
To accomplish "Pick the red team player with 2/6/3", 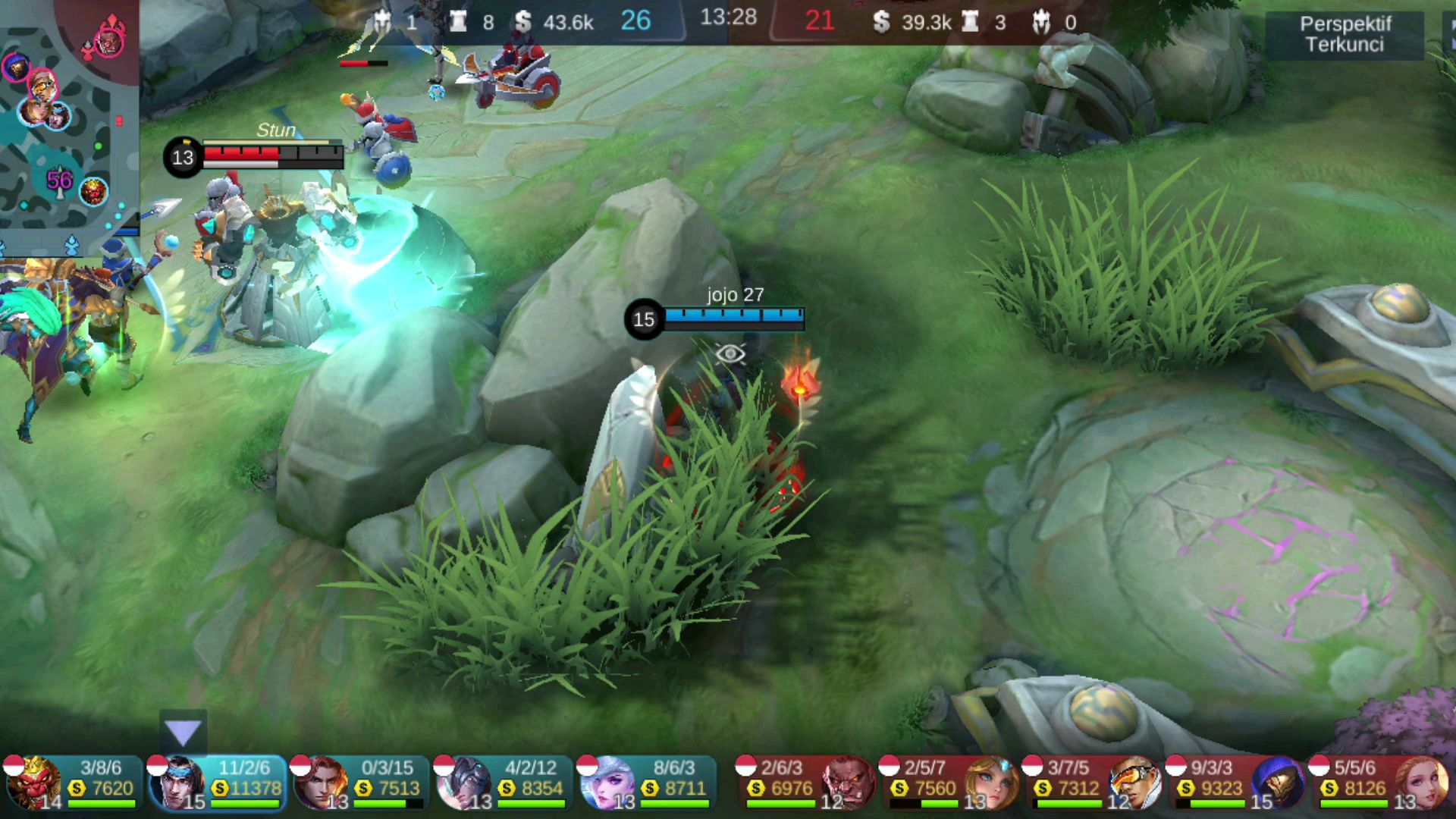I will pyautogui.click(x=806, y=783).
